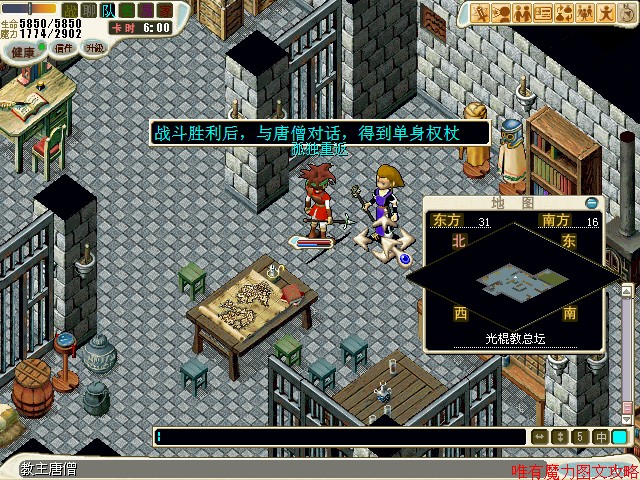
Task: Activate the weapon attack icon in top toolbar
Action: 482,13
